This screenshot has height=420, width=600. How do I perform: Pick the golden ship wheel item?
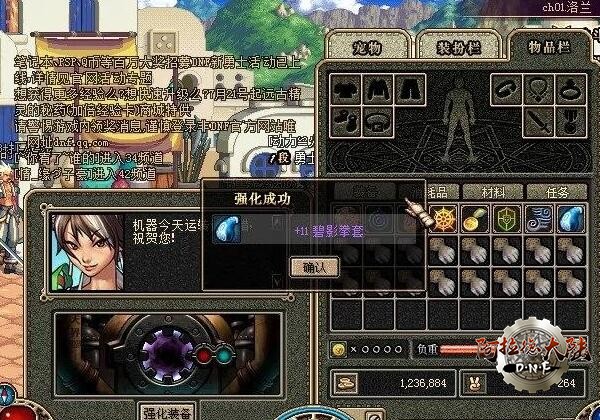point(446,219)
